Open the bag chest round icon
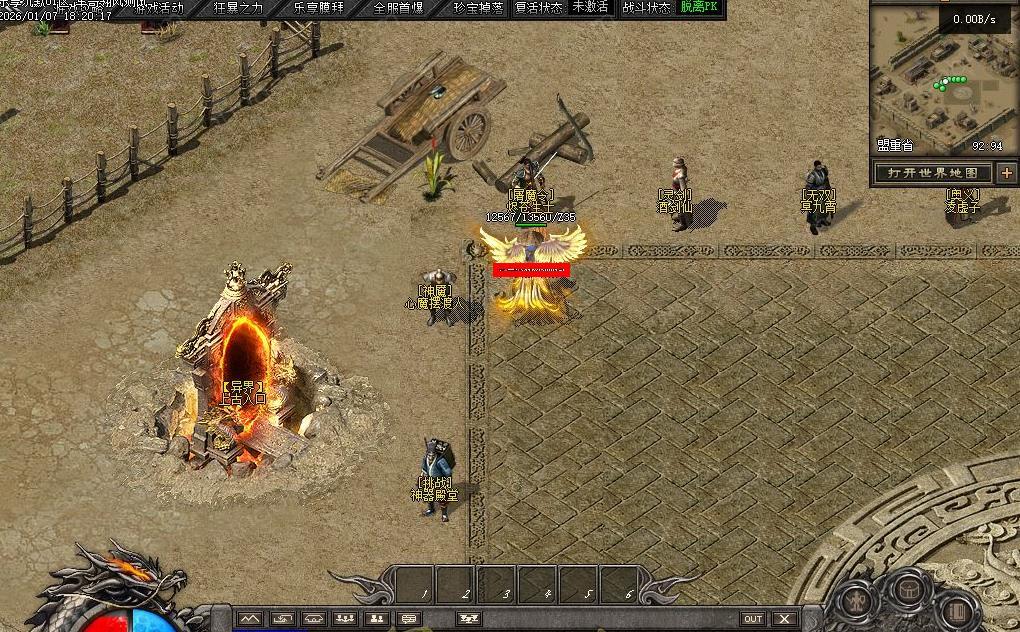 point(907,587)
